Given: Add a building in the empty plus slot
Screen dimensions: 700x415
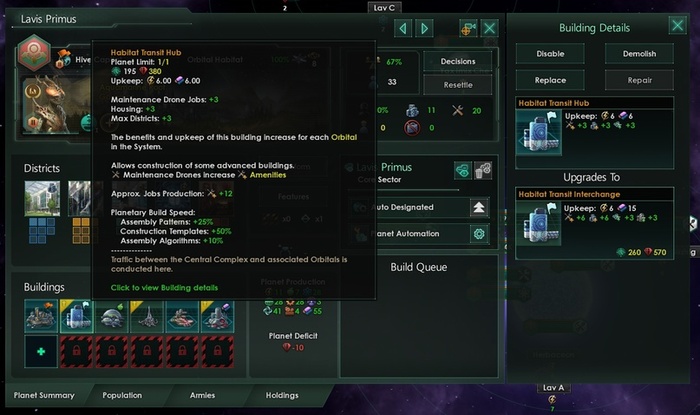Looking at the screenshot, I should [40, 352].
